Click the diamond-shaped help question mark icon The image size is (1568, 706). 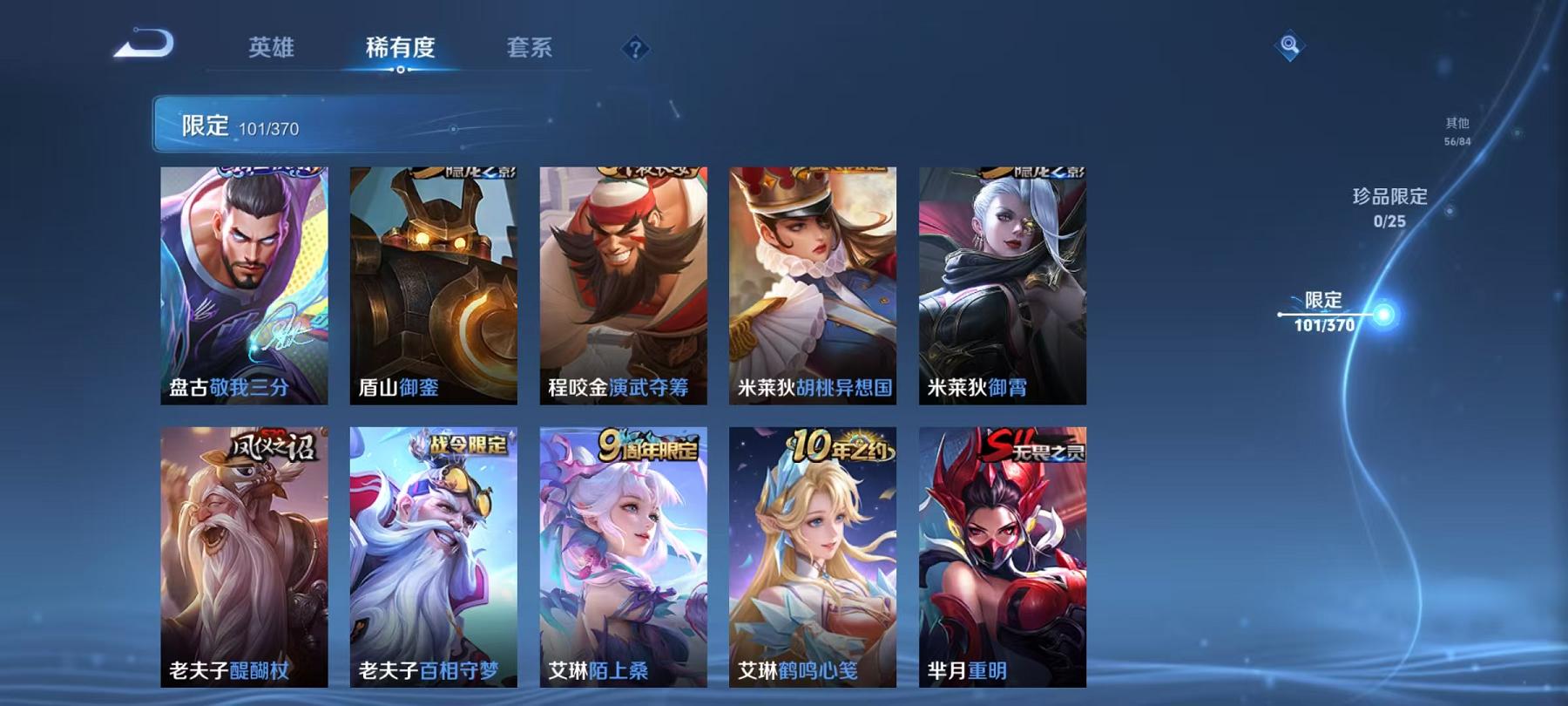tap(638, 50)
